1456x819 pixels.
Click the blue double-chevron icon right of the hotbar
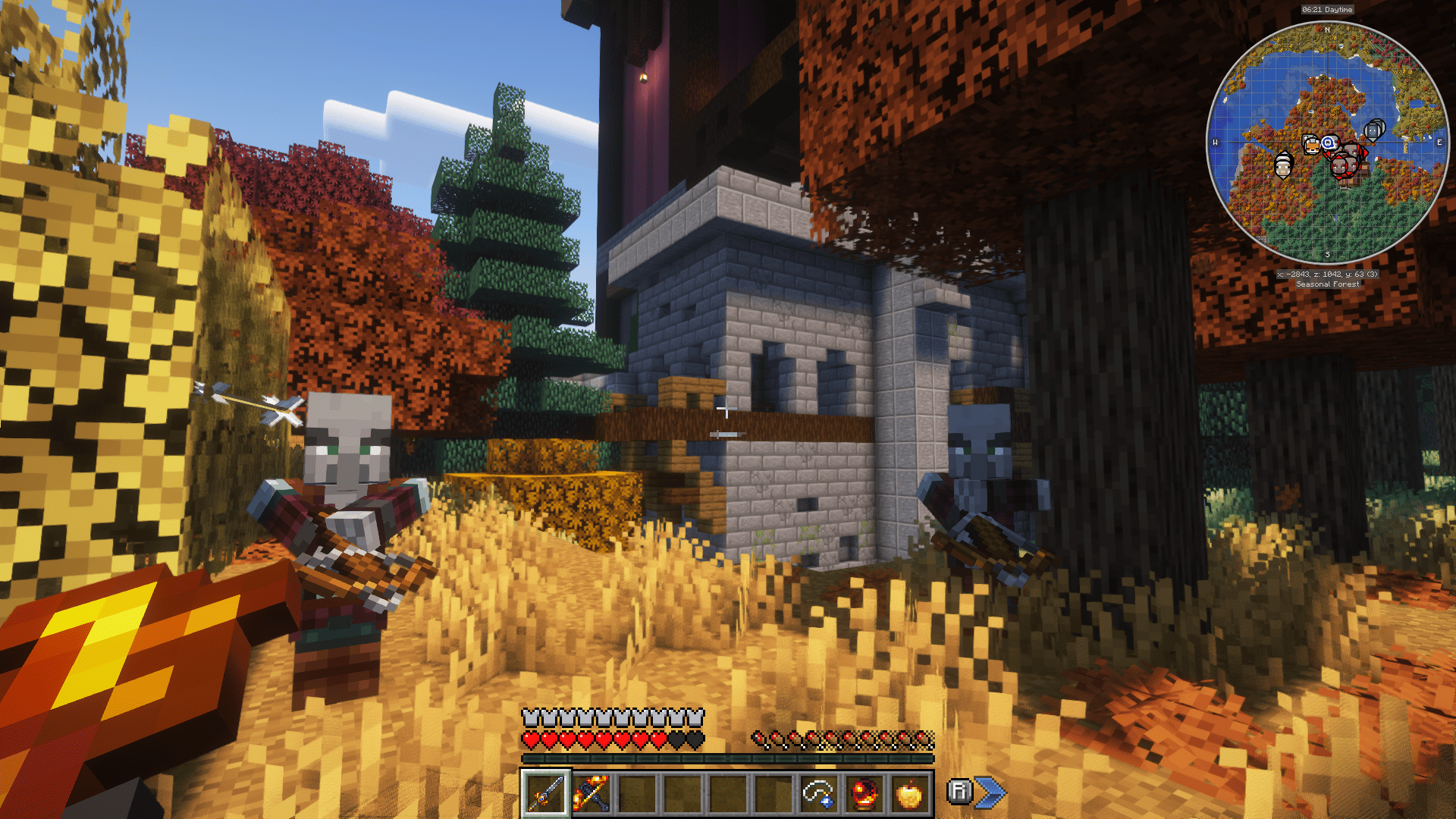989,794
